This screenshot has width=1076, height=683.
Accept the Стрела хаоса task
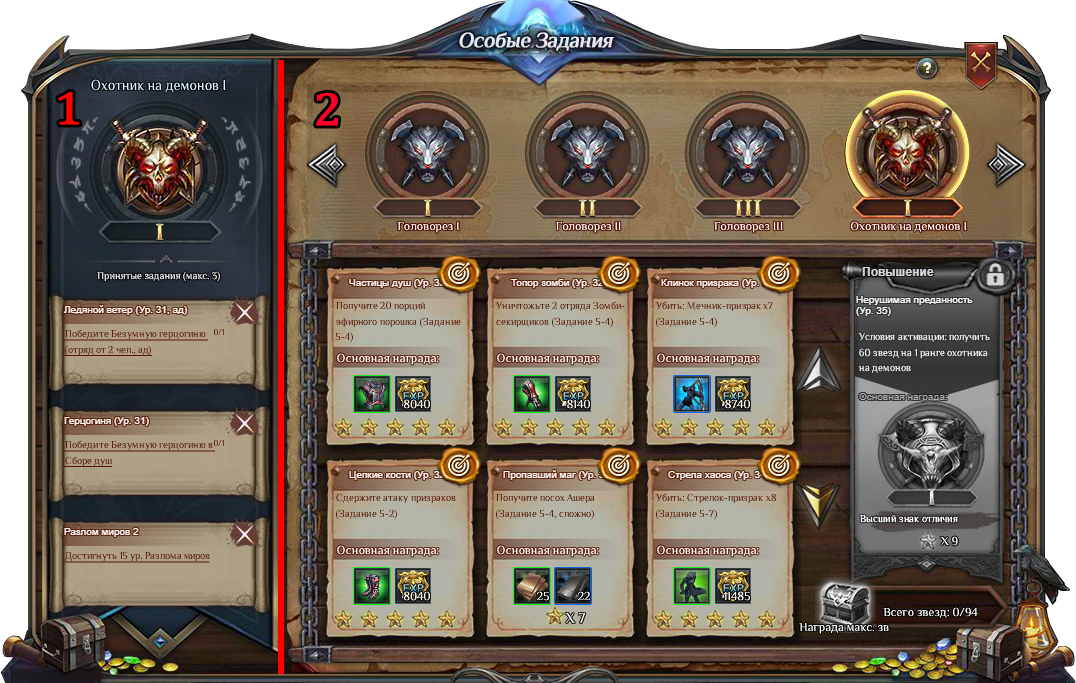click(x=778, y=465)
